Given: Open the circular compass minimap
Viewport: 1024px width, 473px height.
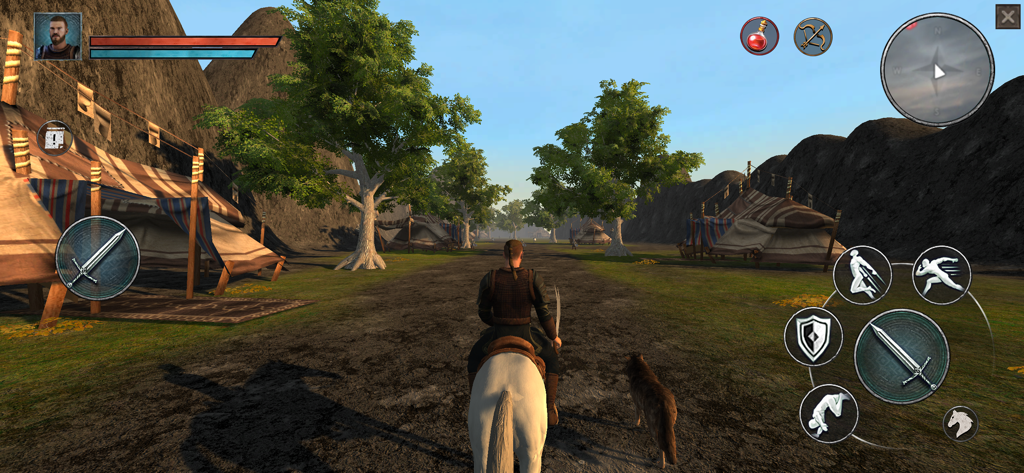Looking at the screenshot, I should (937, 70).
